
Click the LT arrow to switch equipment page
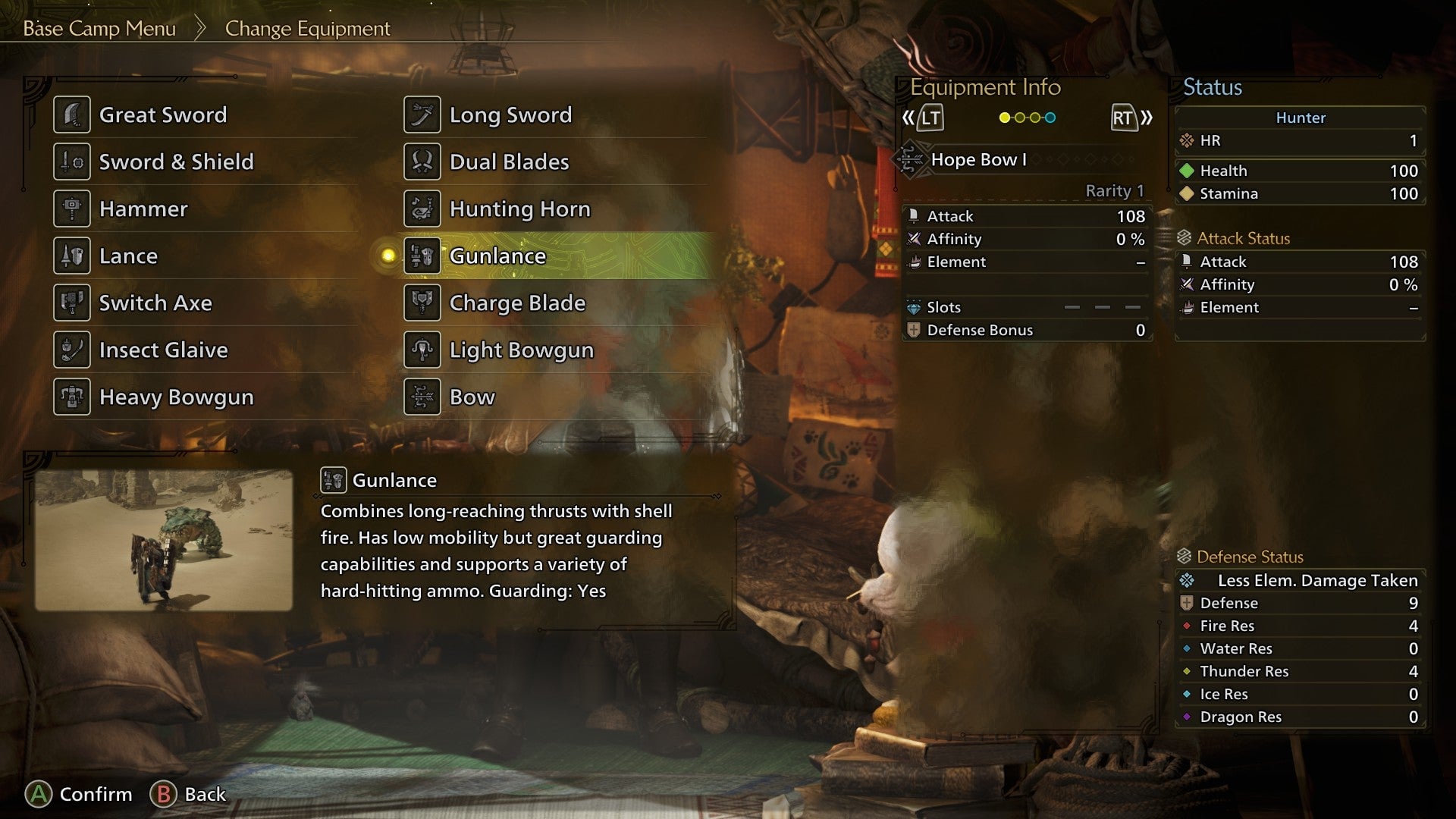[x=931, y=118]
